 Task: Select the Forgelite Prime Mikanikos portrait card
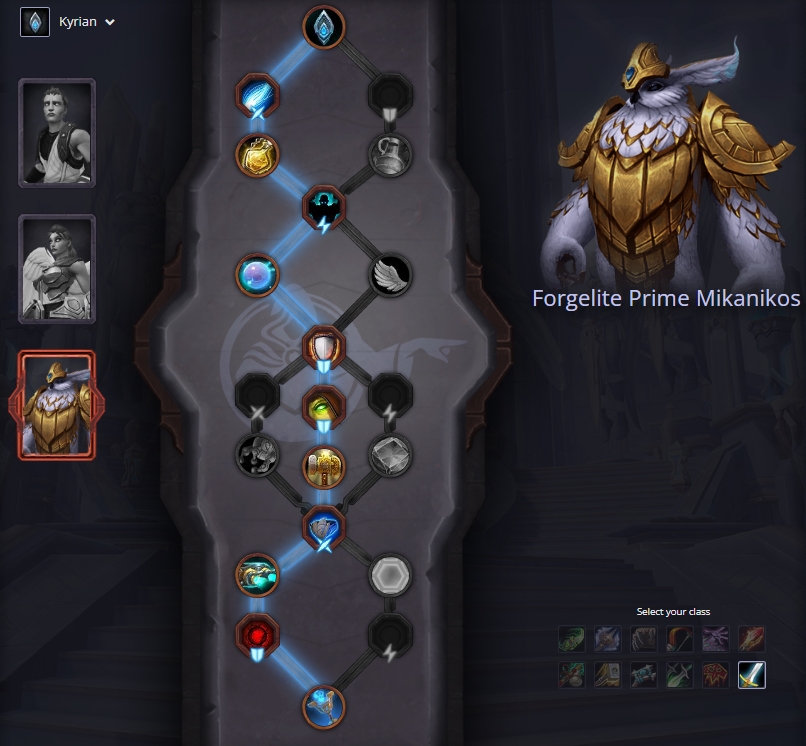[57, 404]
